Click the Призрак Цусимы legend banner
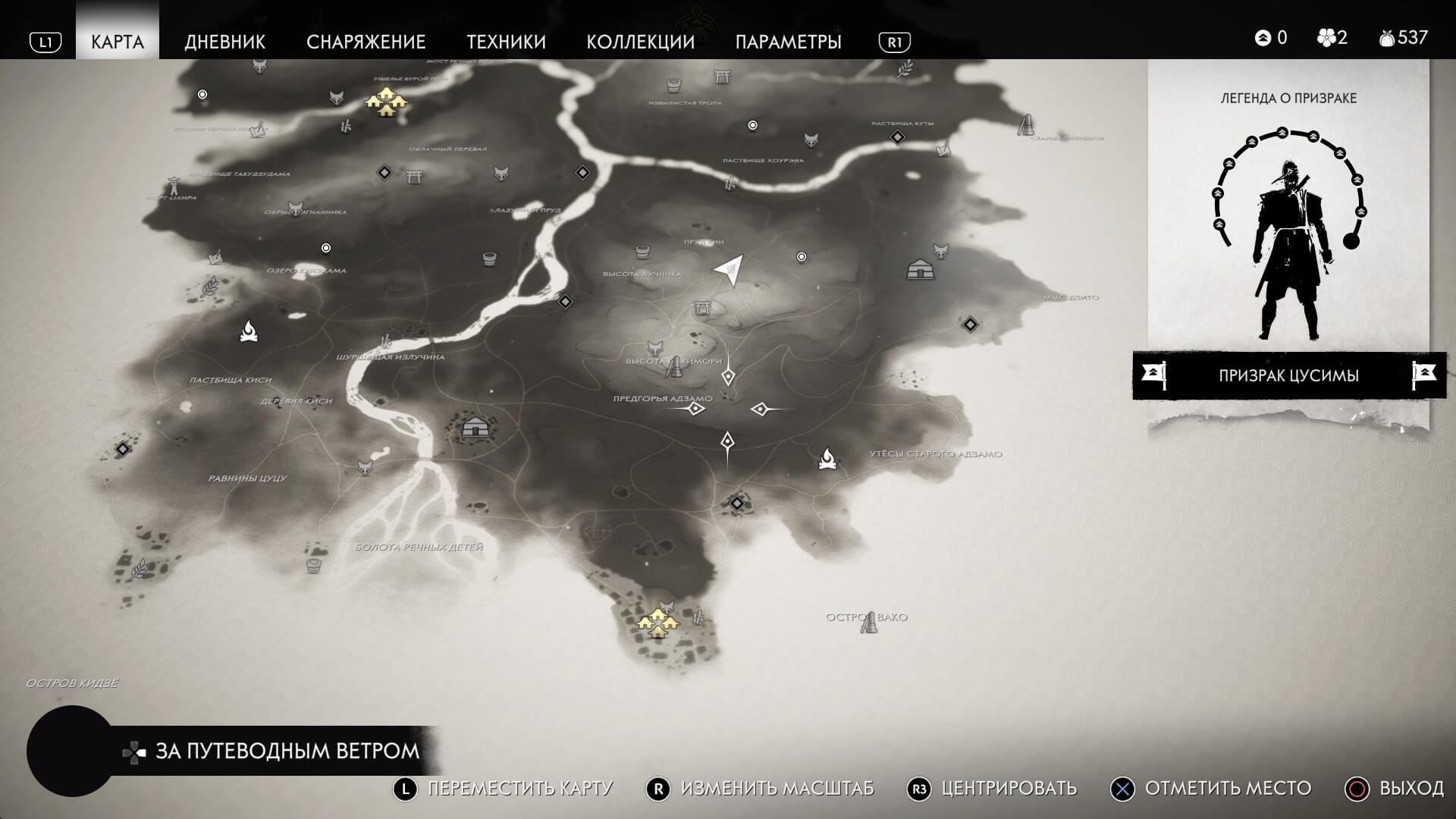Viewport: 1456px width, 819px height. [x=1288, y=375]
